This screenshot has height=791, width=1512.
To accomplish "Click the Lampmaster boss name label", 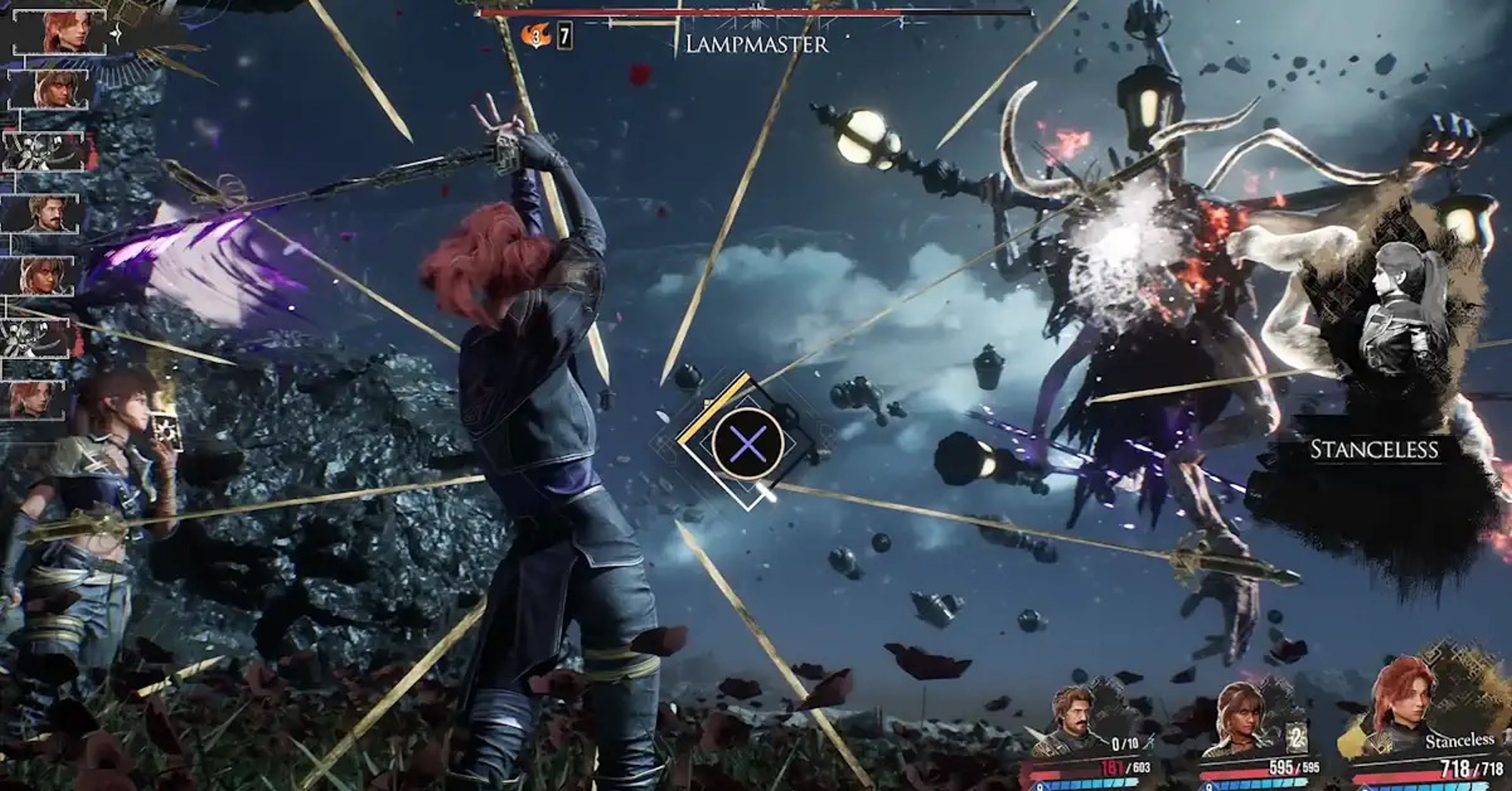I will (x=756, y=44).
